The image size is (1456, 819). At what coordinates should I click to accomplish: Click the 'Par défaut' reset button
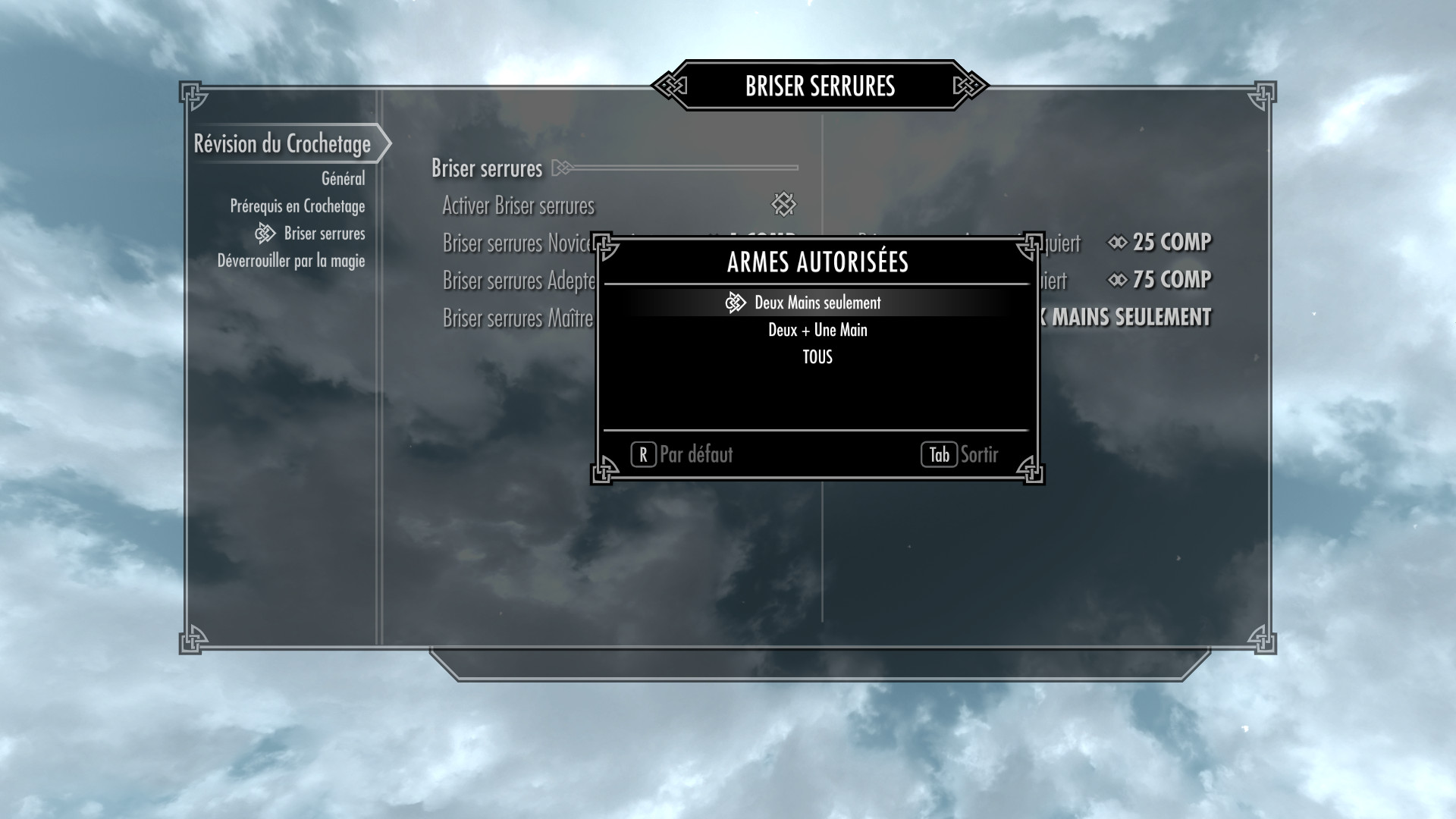pos(682,454)
